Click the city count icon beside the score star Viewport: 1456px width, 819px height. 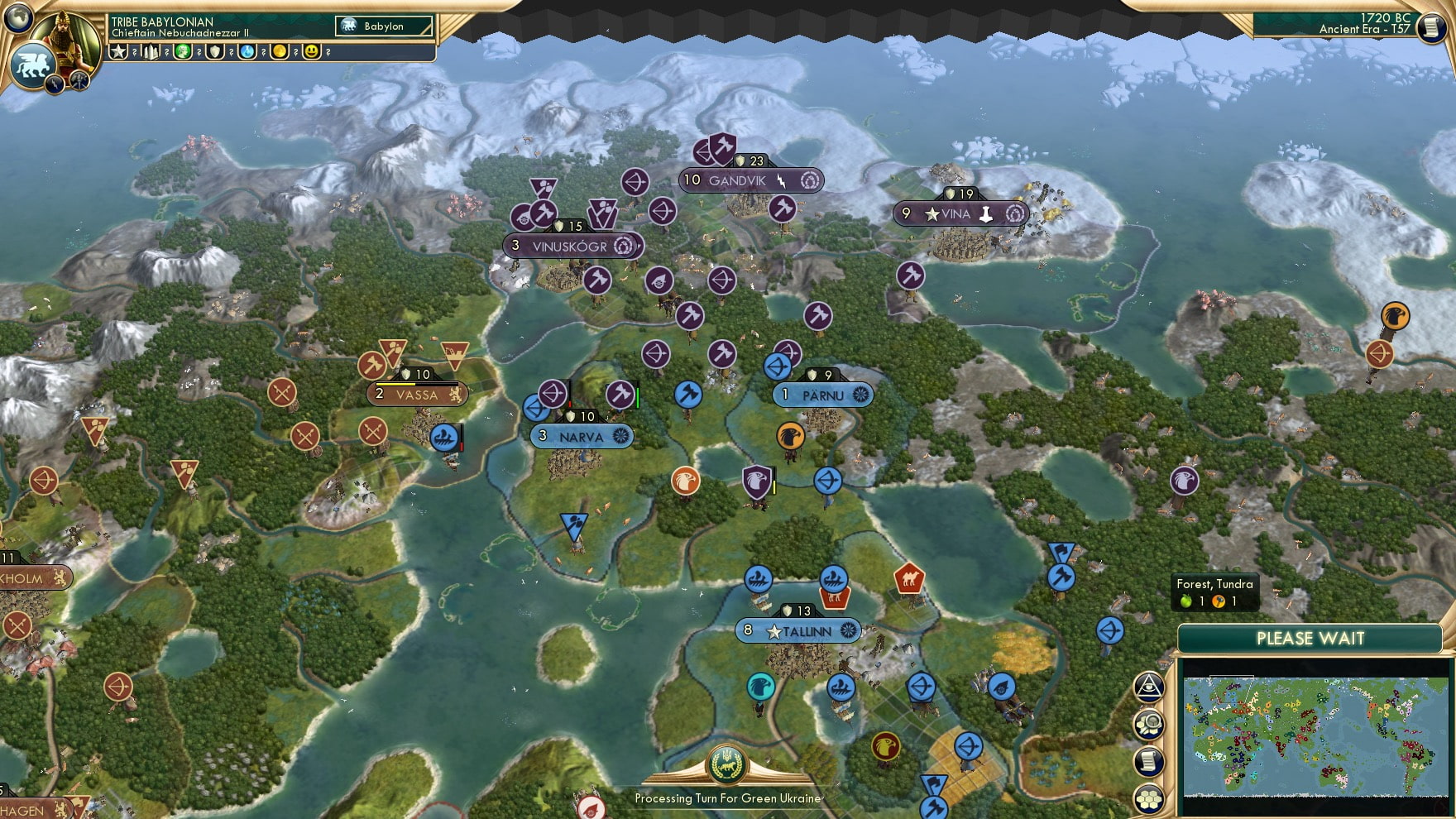[151, 52]
